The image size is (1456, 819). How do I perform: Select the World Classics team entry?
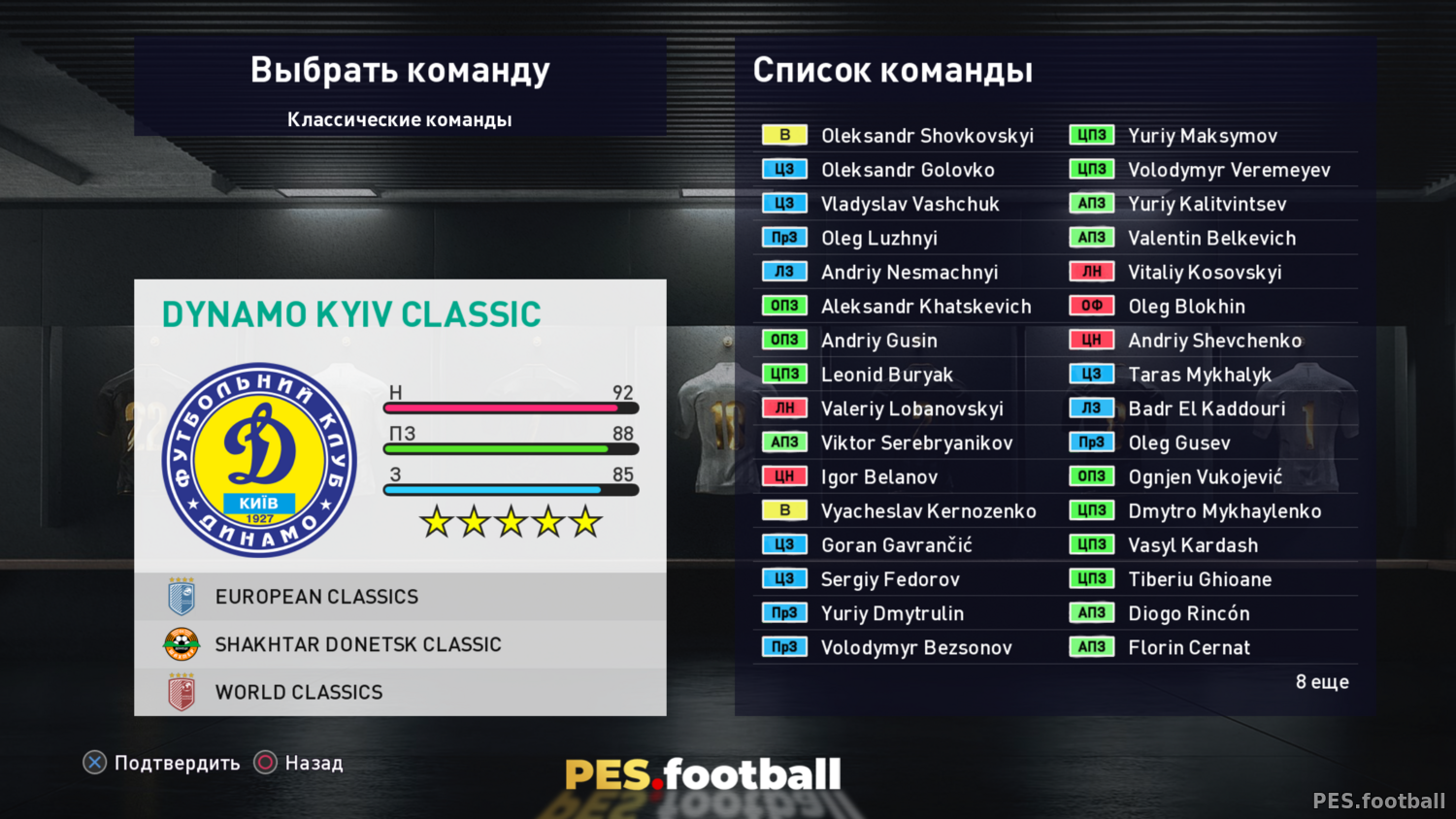(400, 692)
